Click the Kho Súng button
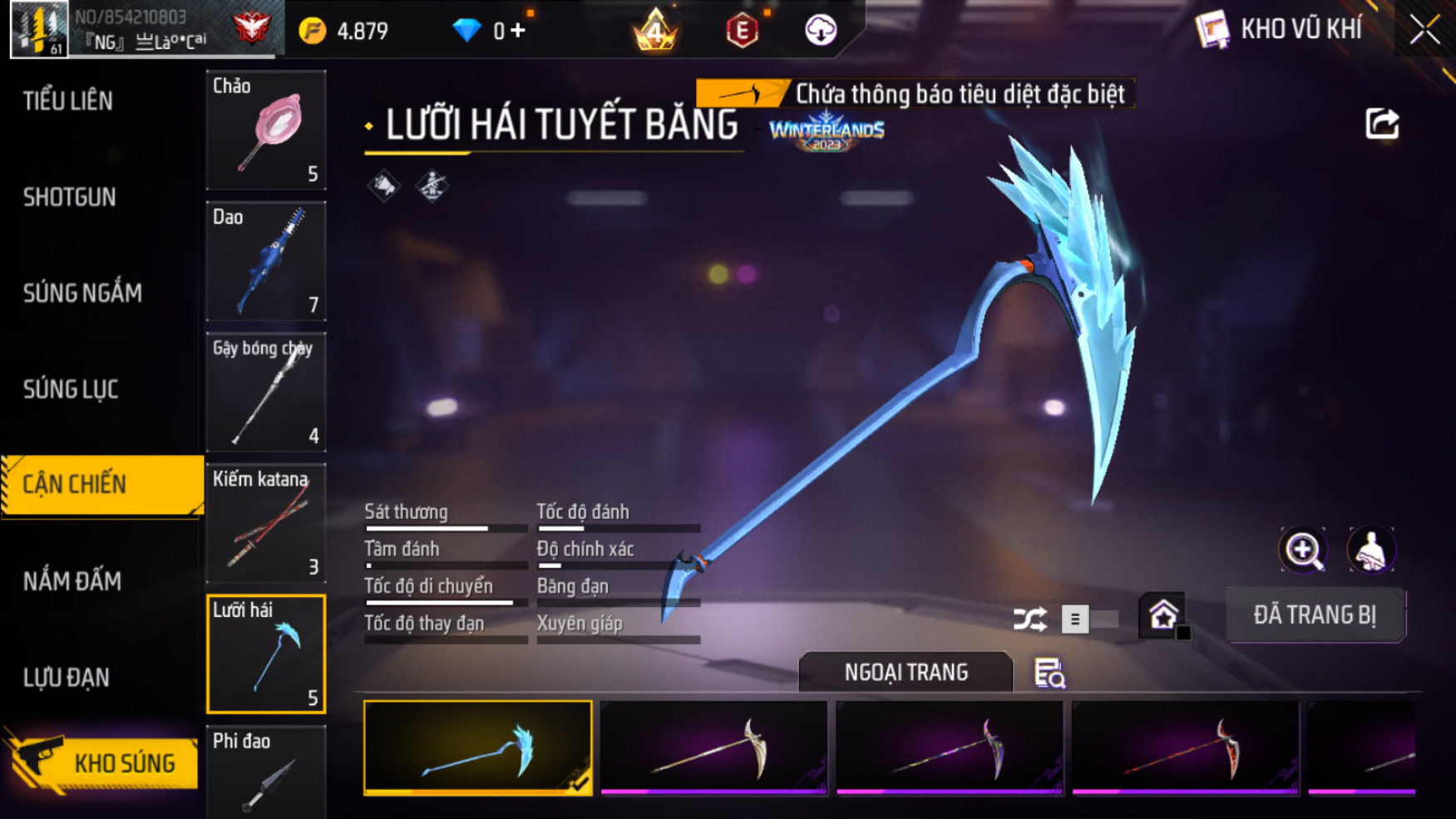 tap(106, 762)
